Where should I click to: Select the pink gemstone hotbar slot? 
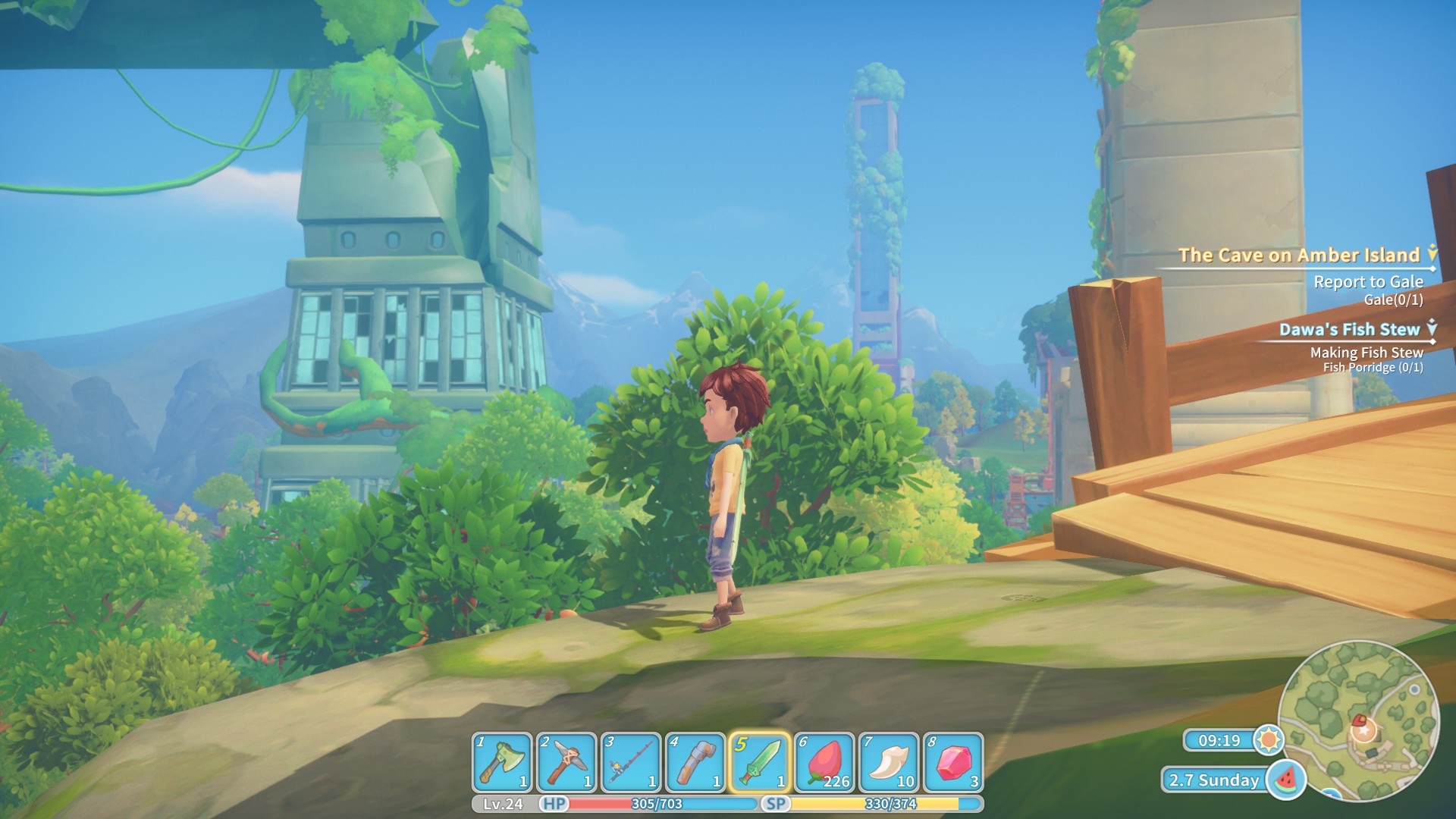[x=953, y=761]
